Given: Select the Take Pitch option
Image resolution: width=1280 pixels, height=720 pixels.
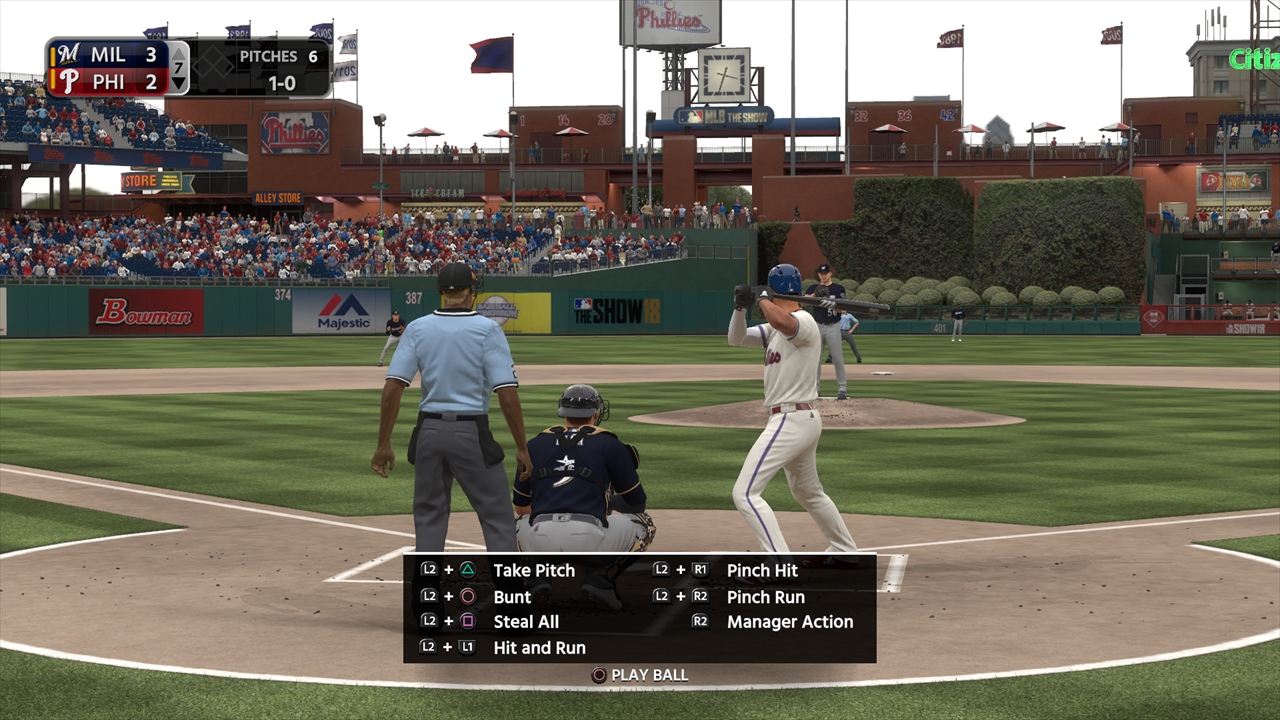Looking at the screenshot, I should (x=533, y=570).
